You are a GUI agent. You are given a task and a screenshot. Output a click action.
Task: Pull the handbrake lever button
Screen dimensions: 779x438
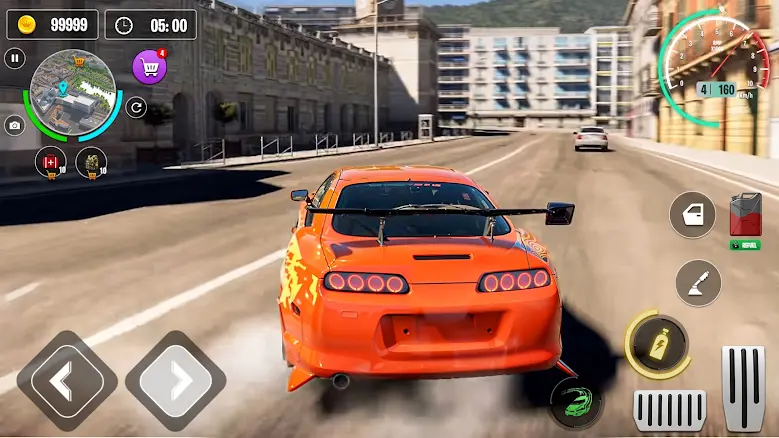[698, 283]
